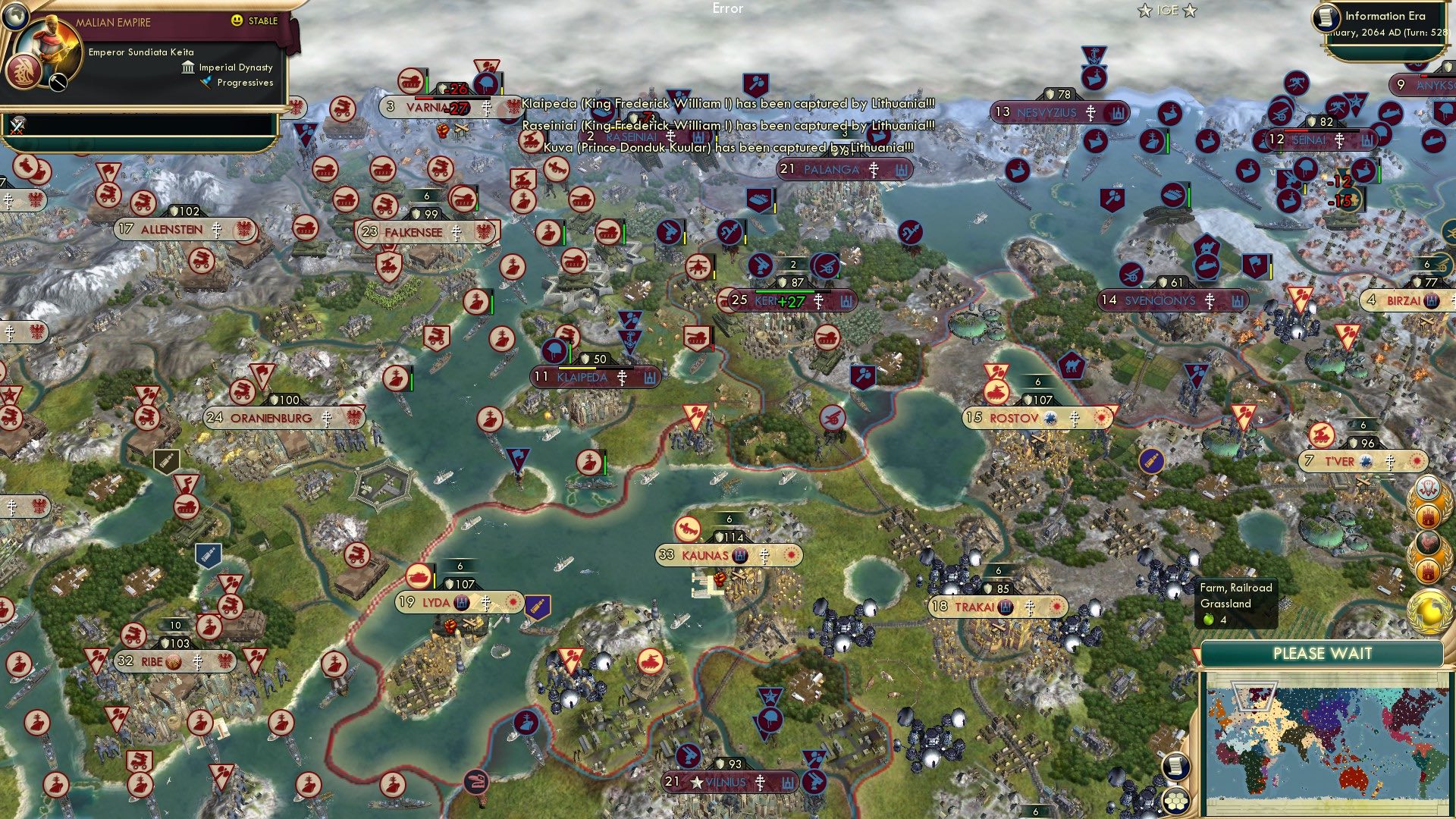Click the castle city notification bubble on right side
This screenshot has height=819, width=1456.
click(x=1429, y=516)
